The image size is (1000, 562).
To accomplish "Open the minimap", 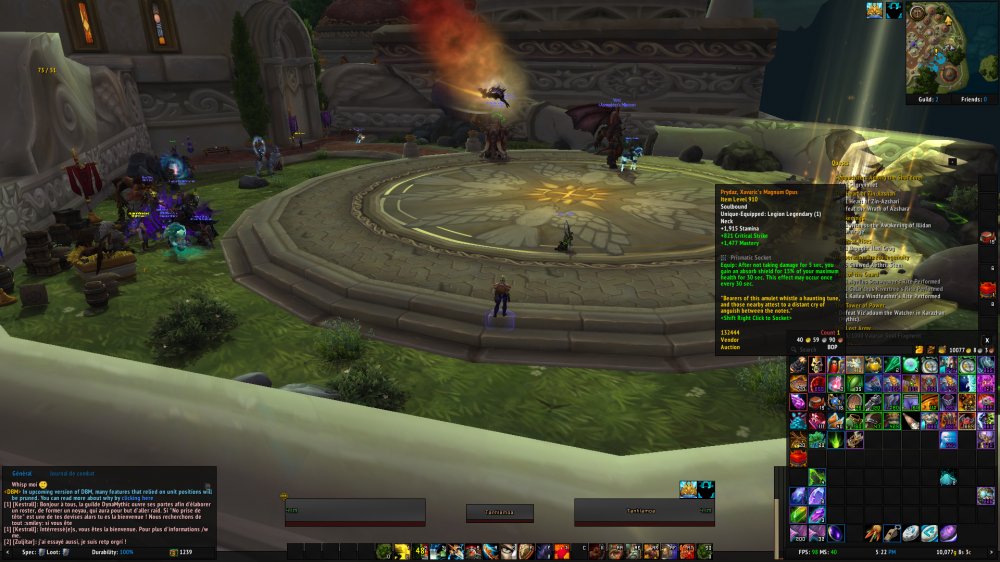I will point(952,46).
